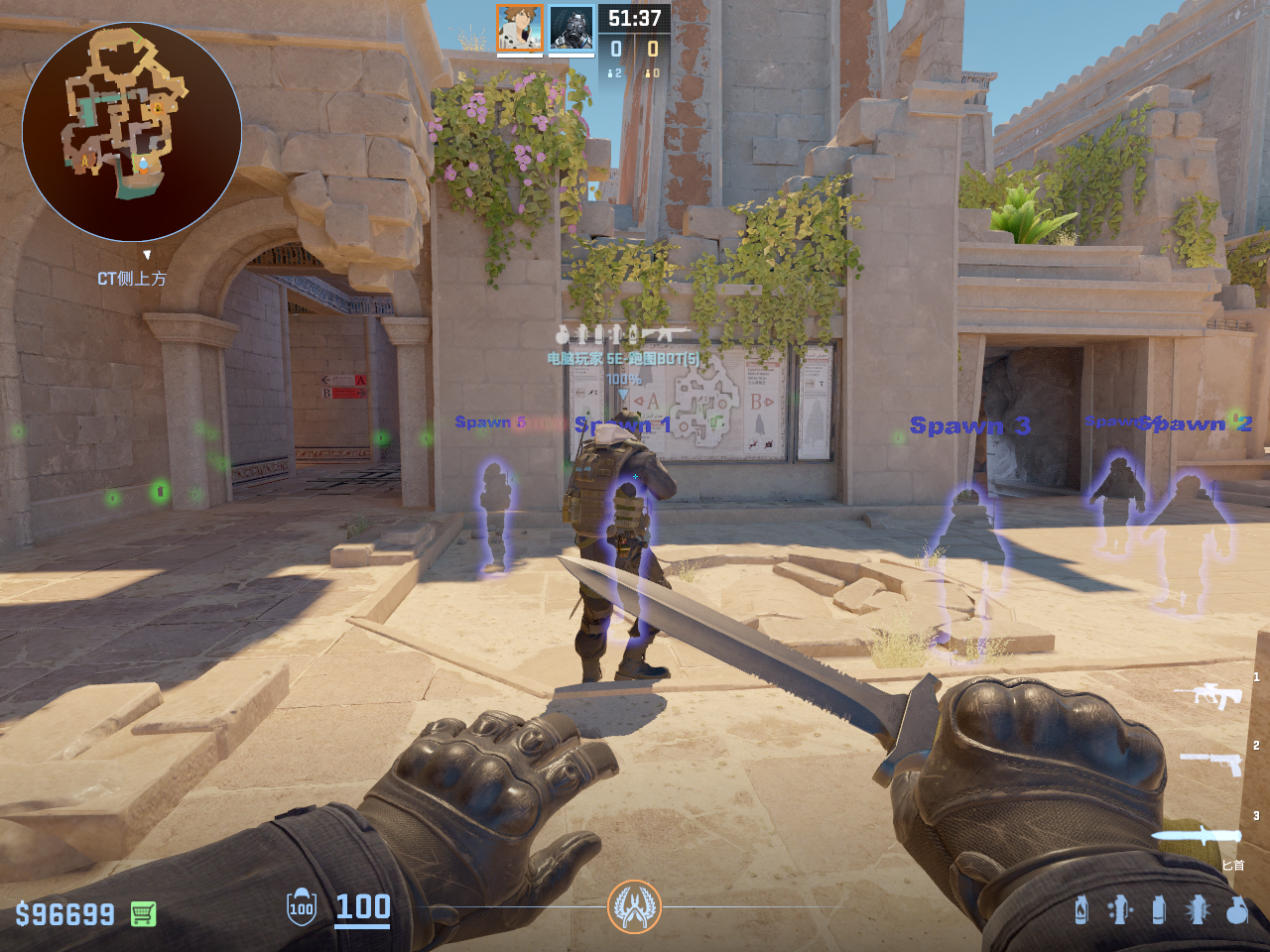Select the knife weapon slot
The height and width of the screenshot is (952, 1270).
coord(1197,835)
